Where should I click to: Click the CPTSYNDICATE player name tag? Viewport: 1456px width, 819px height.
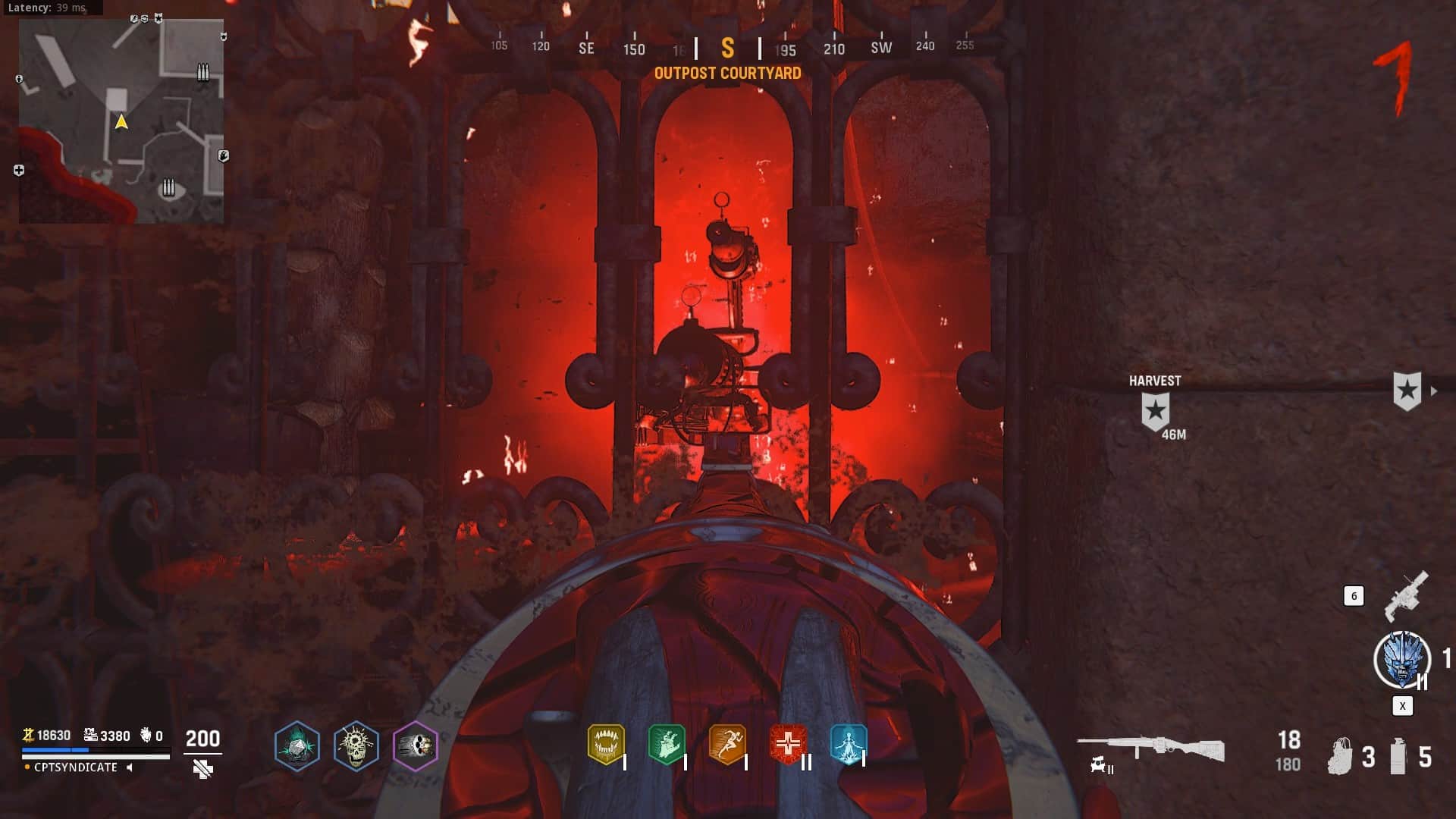(76, 767)
